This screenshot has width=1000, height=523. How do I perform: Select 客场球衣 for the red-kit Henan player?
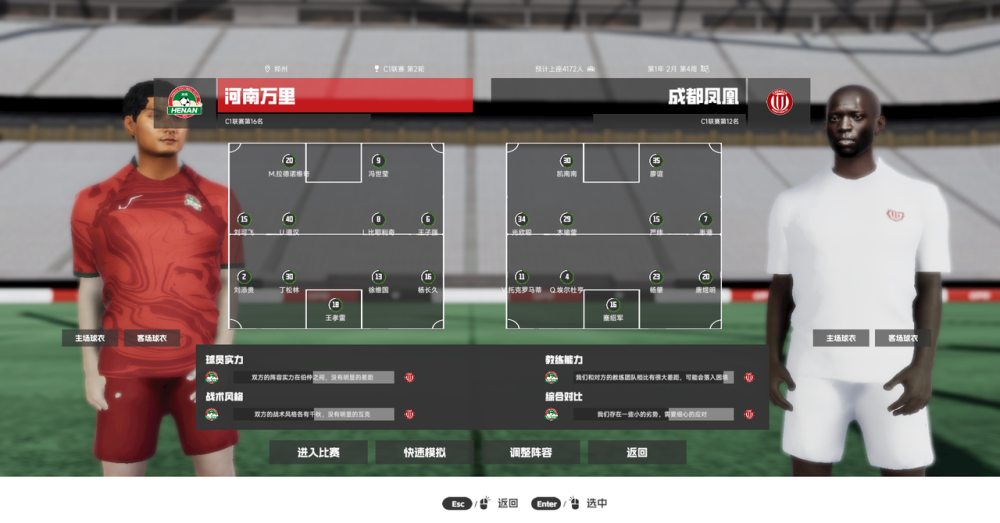pyautogui.click(x=152, y=338)
